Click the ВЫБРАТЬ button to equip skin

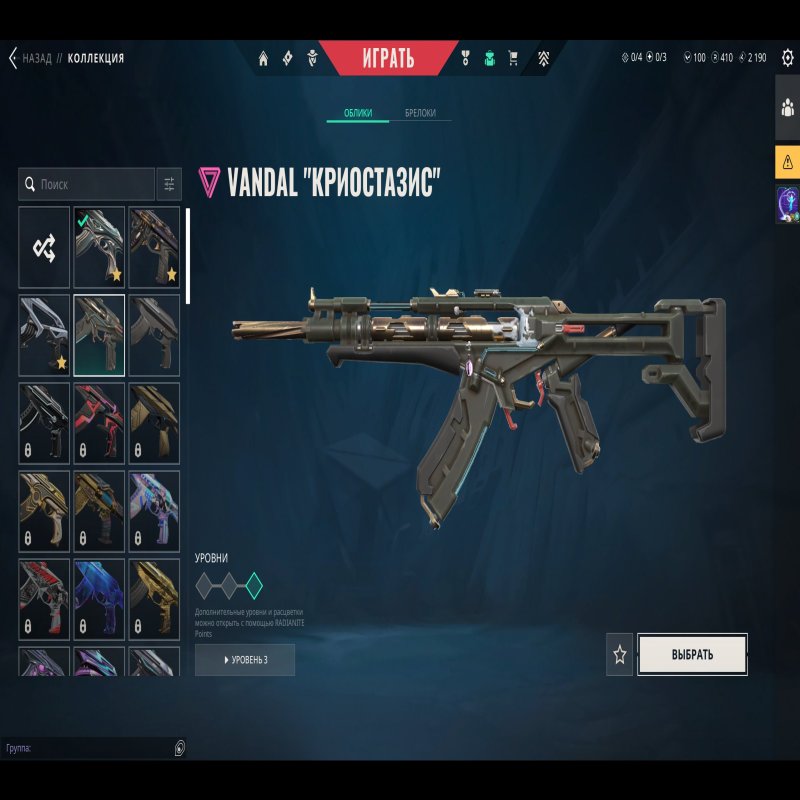click(x=692, y=655)
